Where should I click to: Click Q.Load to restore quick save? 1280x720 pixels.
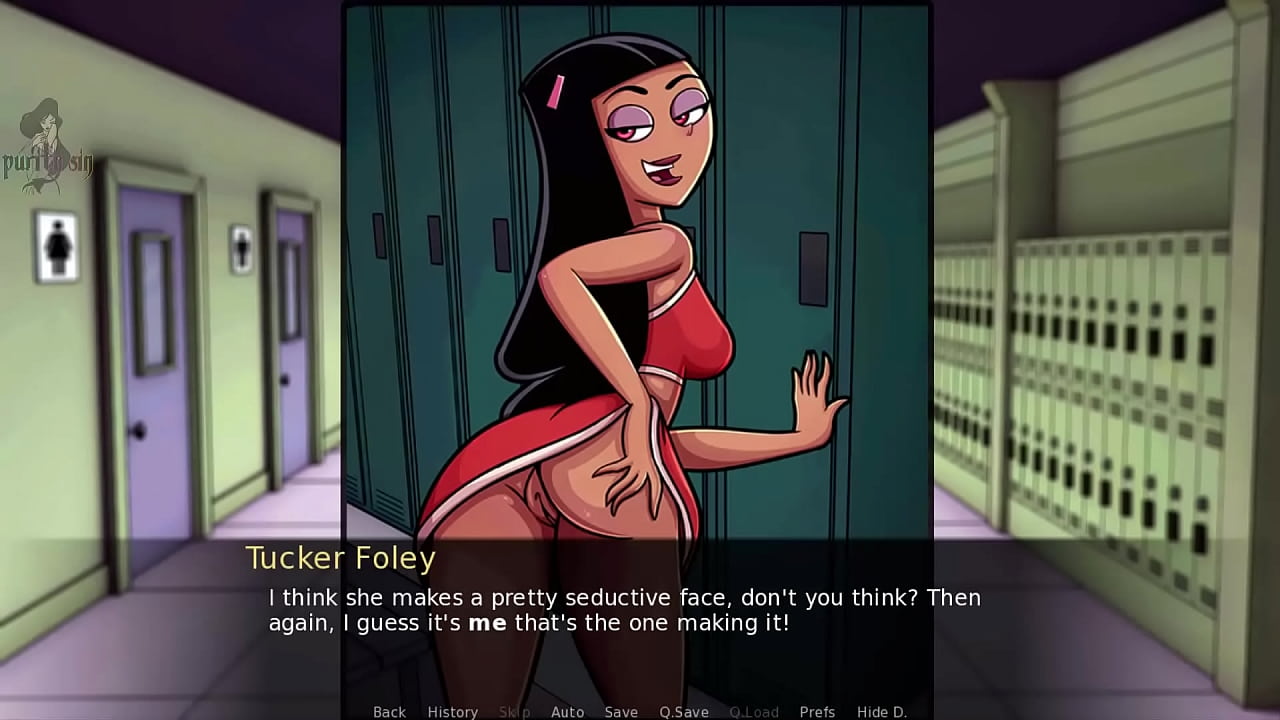[754, 712]
